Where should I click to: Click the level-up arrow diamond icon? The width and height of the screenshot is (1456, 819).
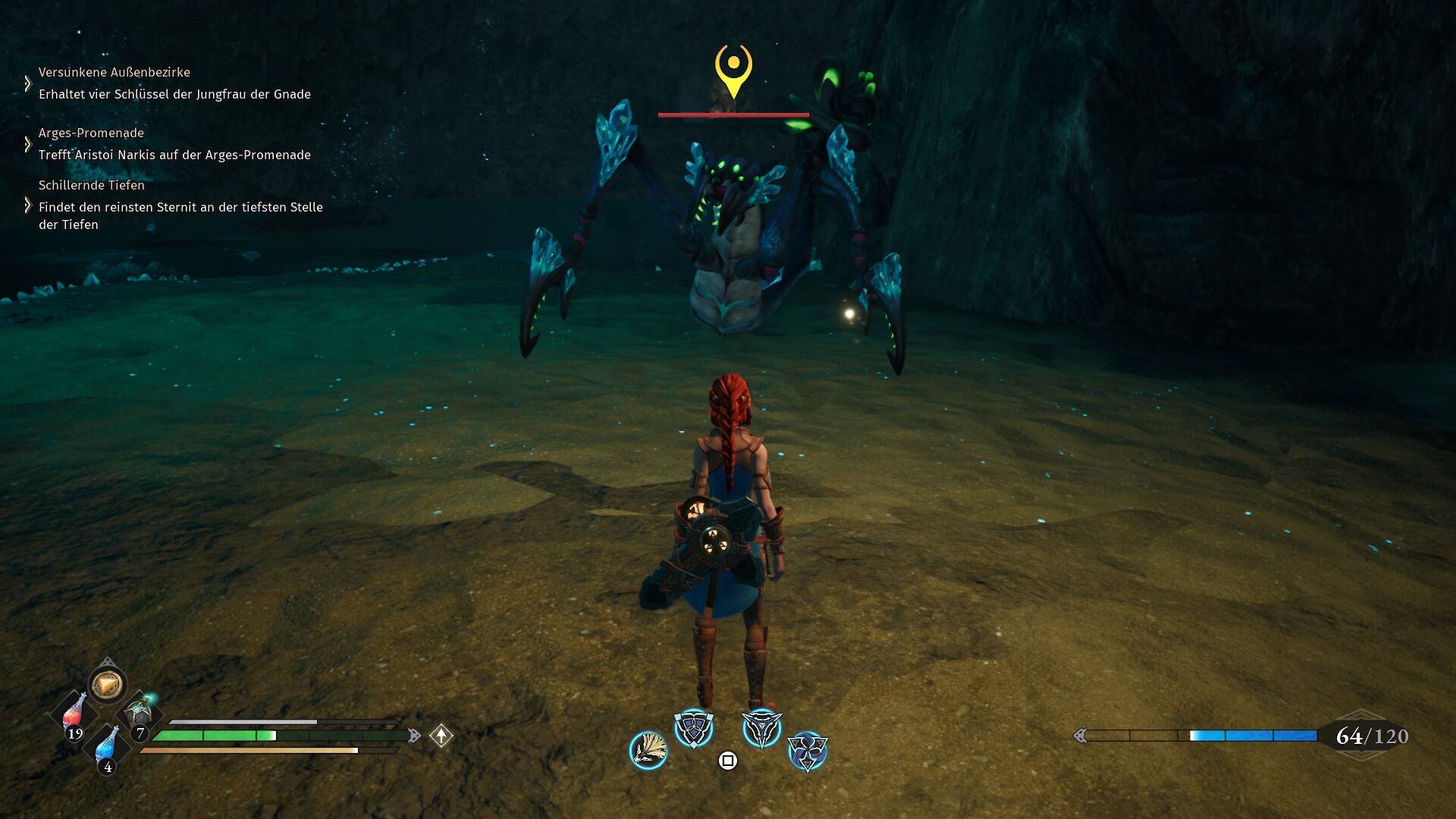[x=441, y=736]
